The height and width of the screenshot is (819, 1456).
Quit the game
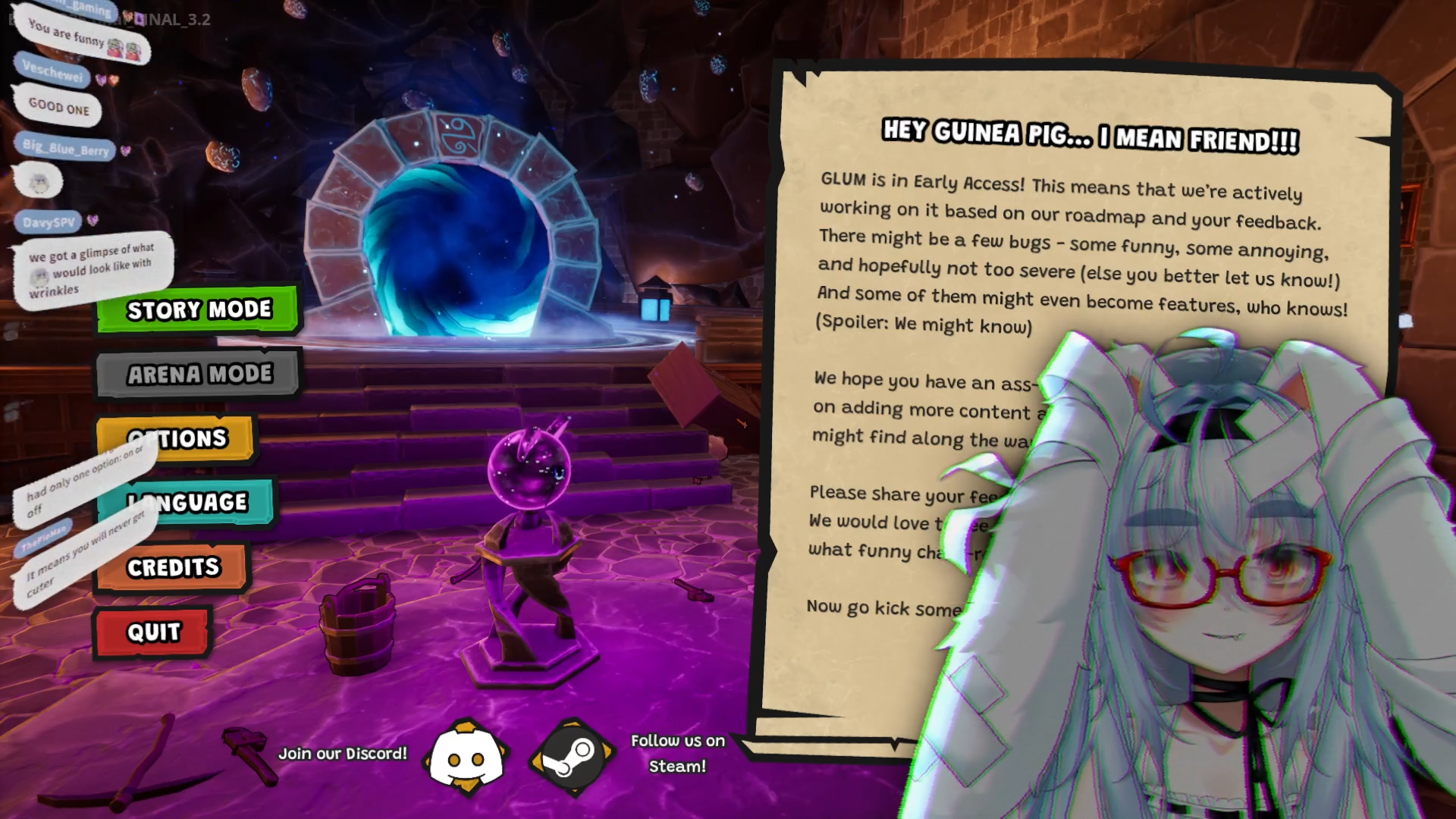(x=153, y=632)
